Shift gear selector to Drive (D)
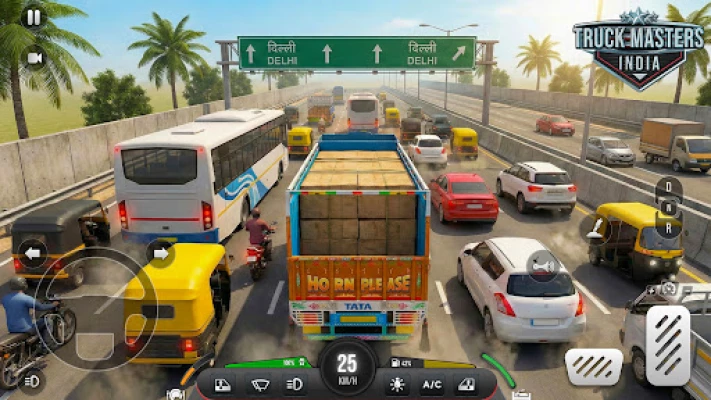 [669, 186]
